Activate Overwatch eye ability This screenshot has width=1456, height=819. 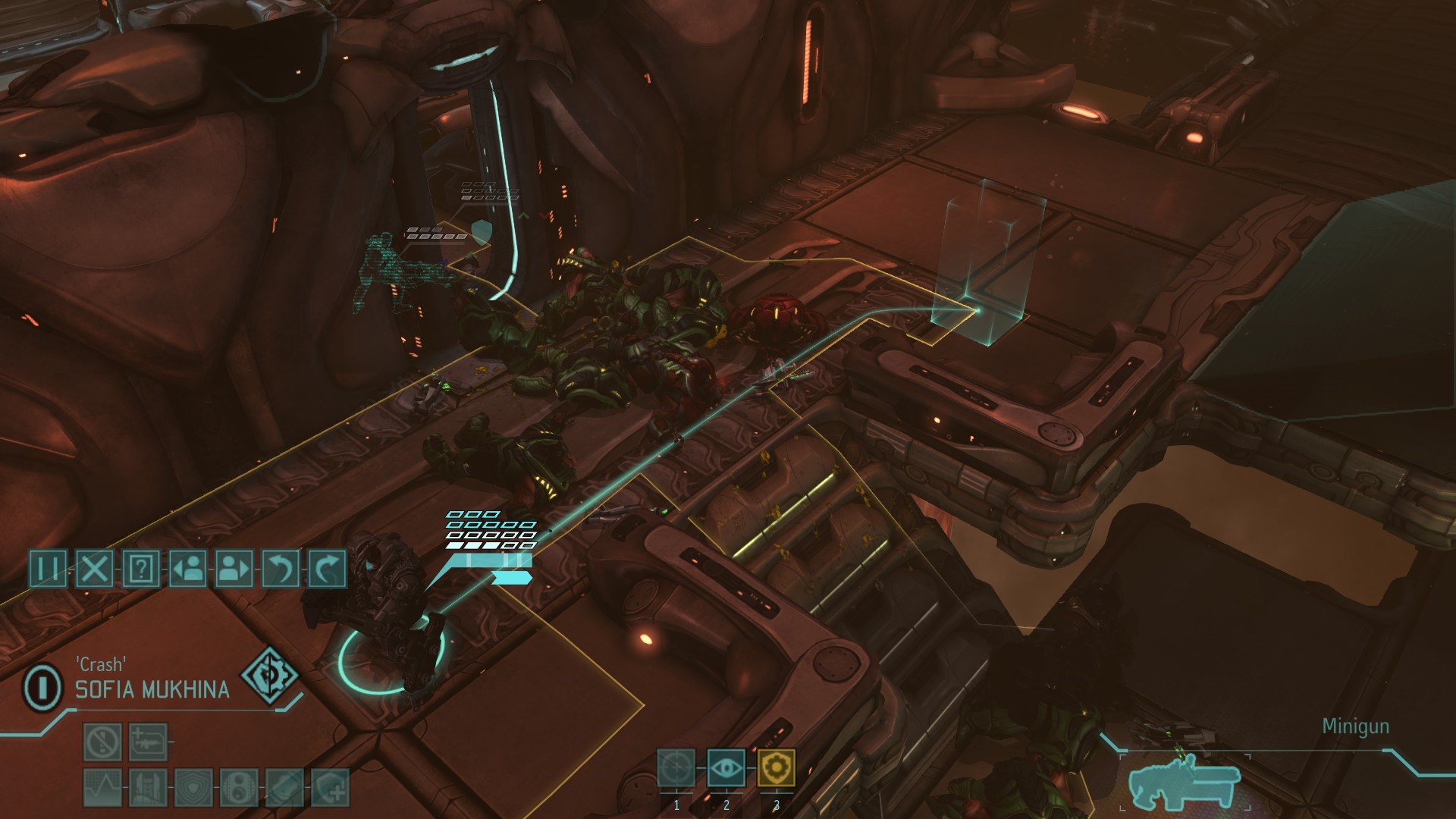click(726, 768)
